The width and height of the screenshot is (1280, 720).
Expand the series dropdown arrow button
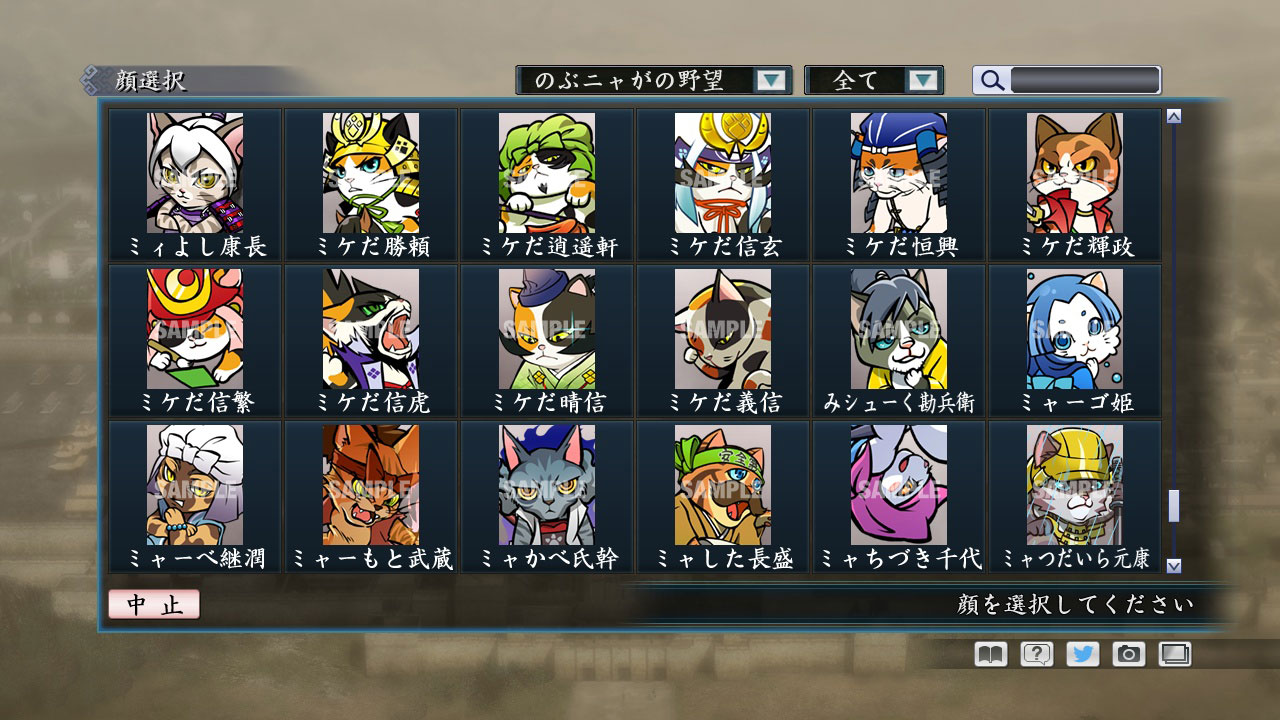(x=770, y=80)
